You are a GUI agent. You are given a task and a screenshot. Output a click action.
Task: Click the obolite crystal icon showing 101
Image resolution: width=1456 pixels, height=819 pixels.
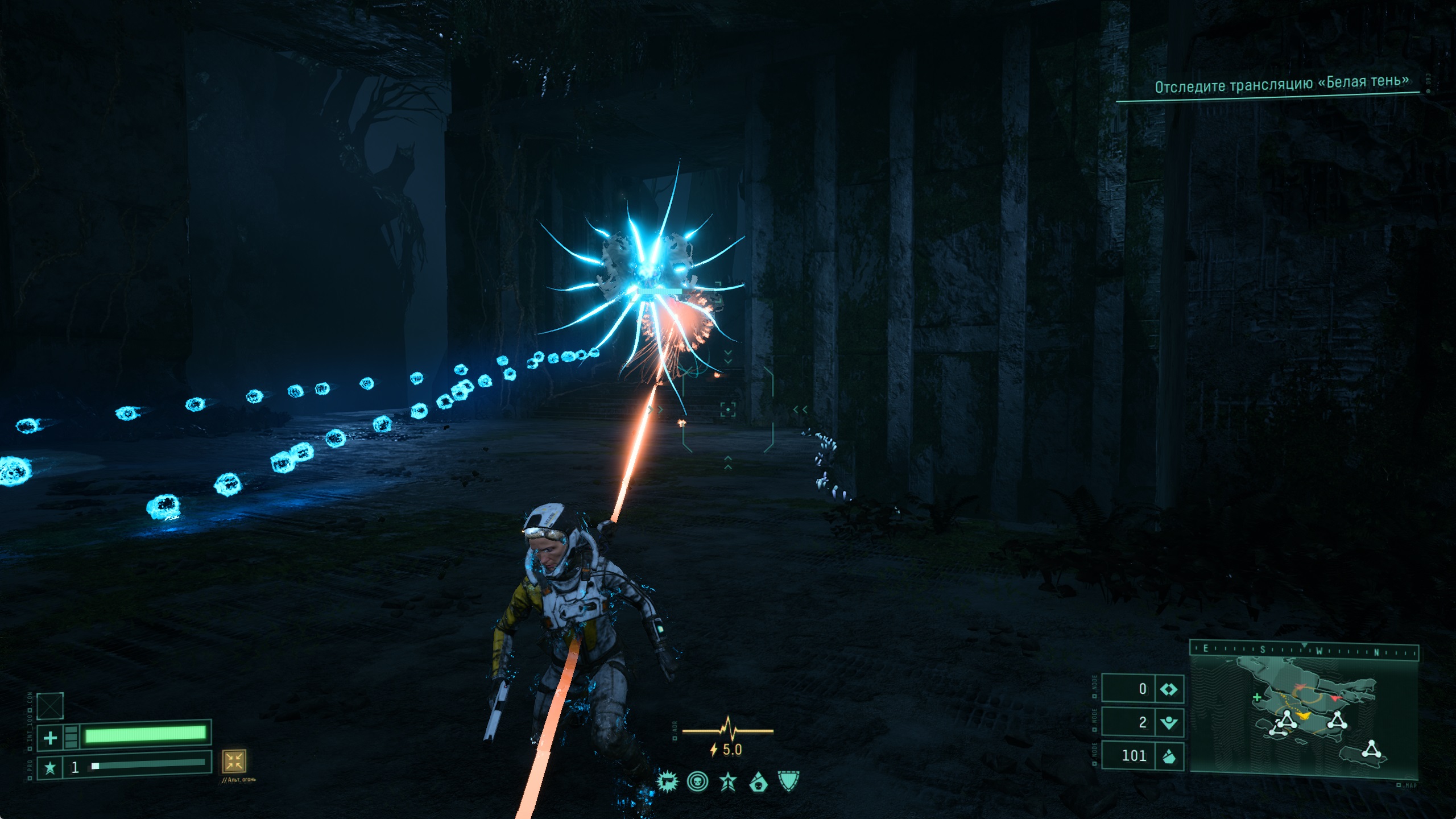(1169, 756)
